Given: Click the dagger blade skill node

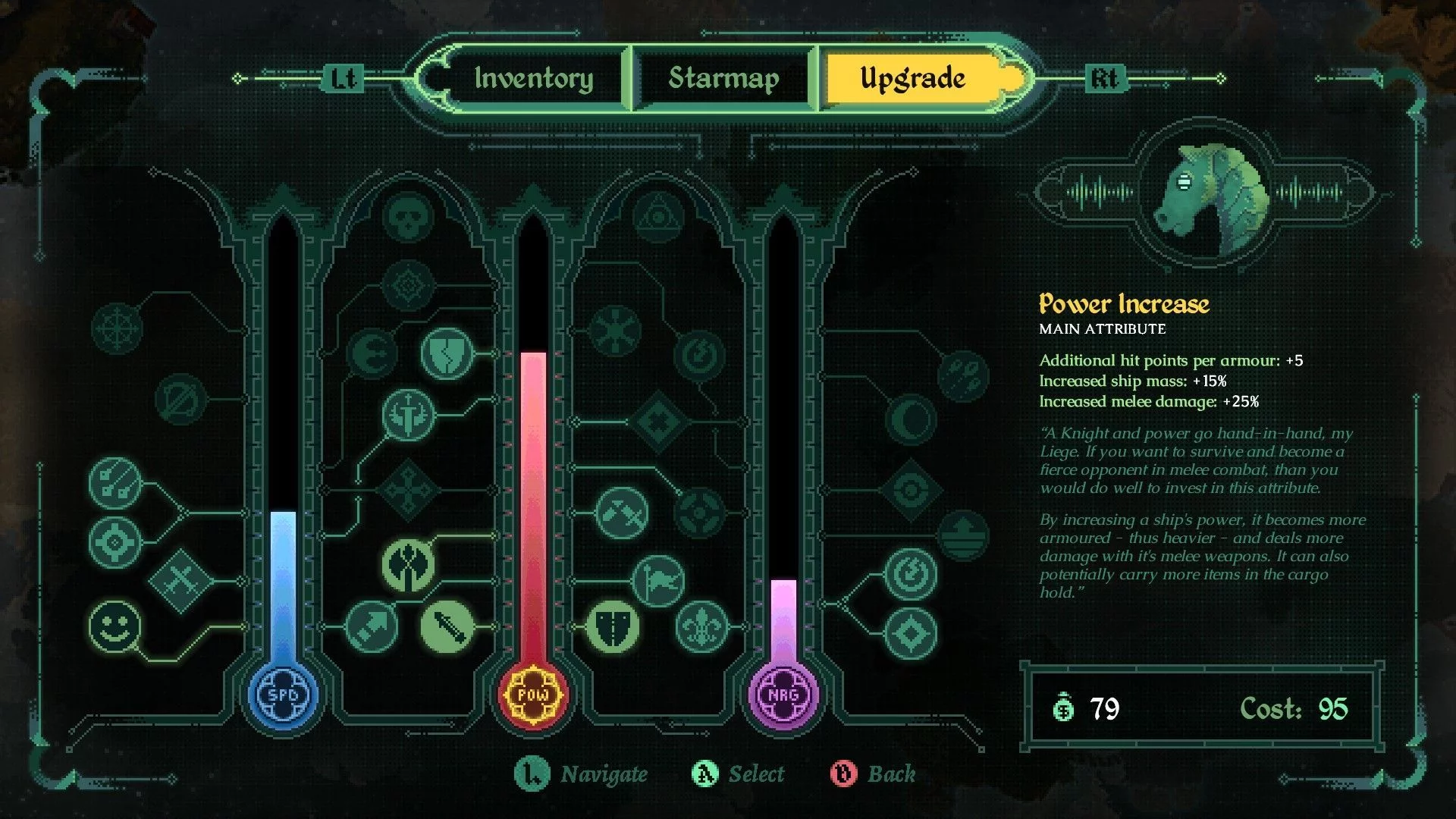Looking at the screenshot, I should click(447, 626).
